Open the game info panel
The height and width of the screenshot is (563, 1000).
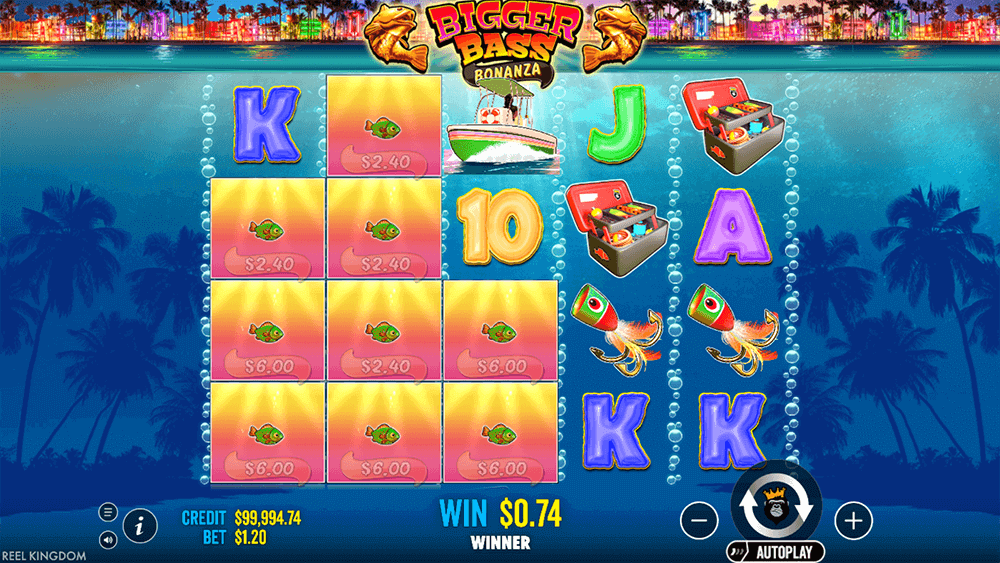139,523
